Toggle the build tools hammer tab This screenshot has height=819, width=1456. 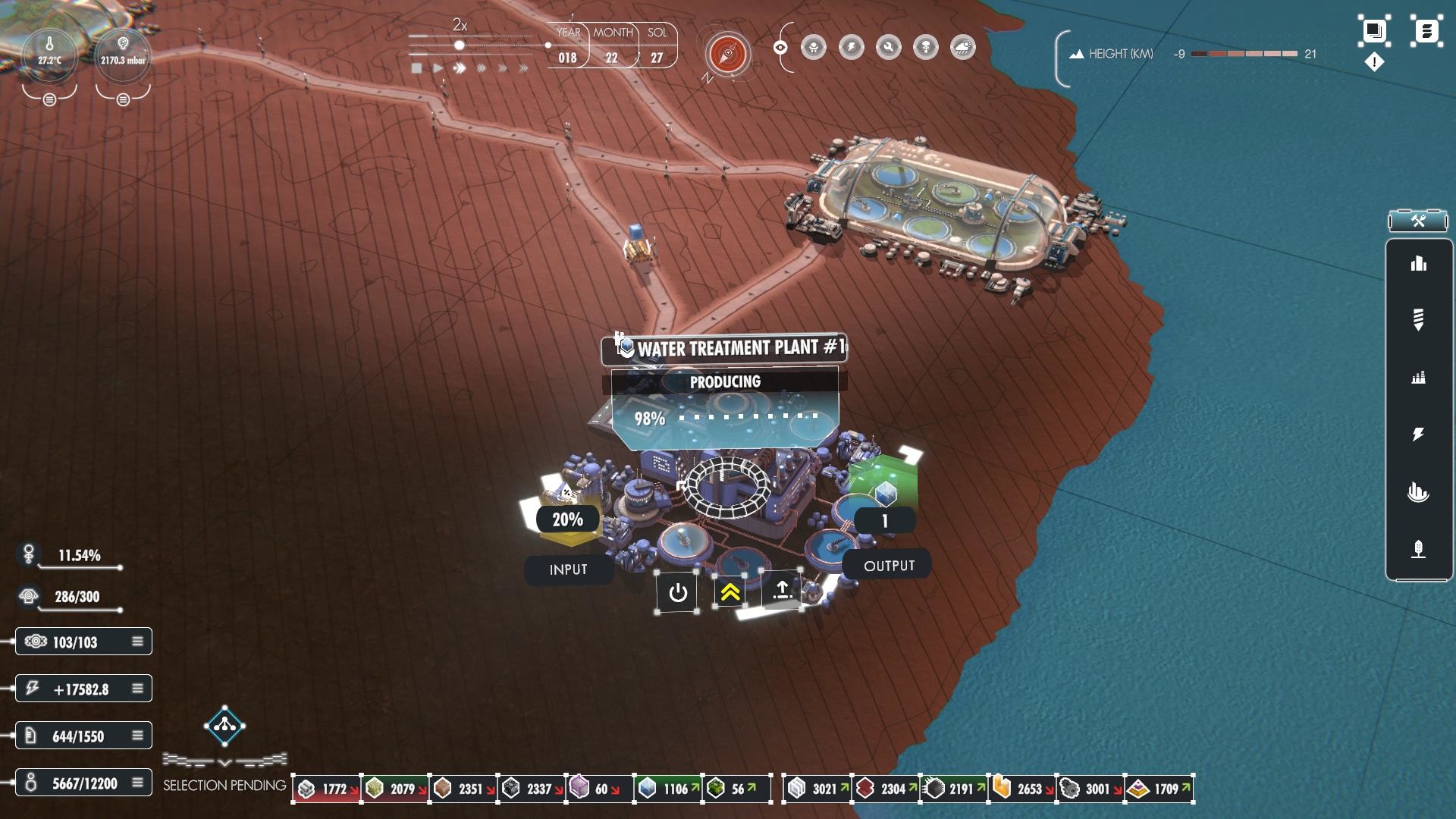pos(1418,221)
